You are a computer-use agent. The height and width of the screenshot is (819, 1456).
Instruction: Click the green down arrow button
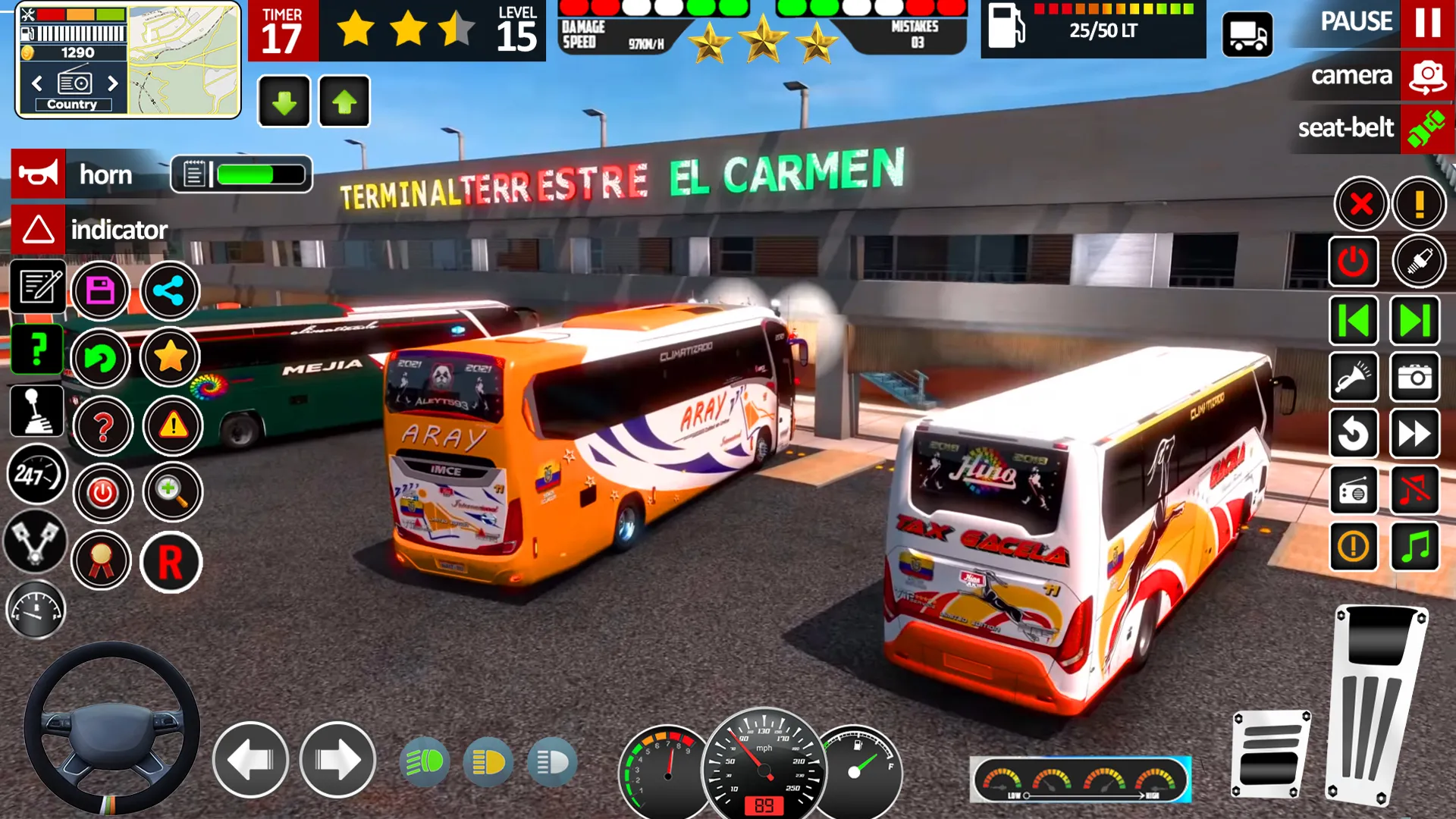284,102
